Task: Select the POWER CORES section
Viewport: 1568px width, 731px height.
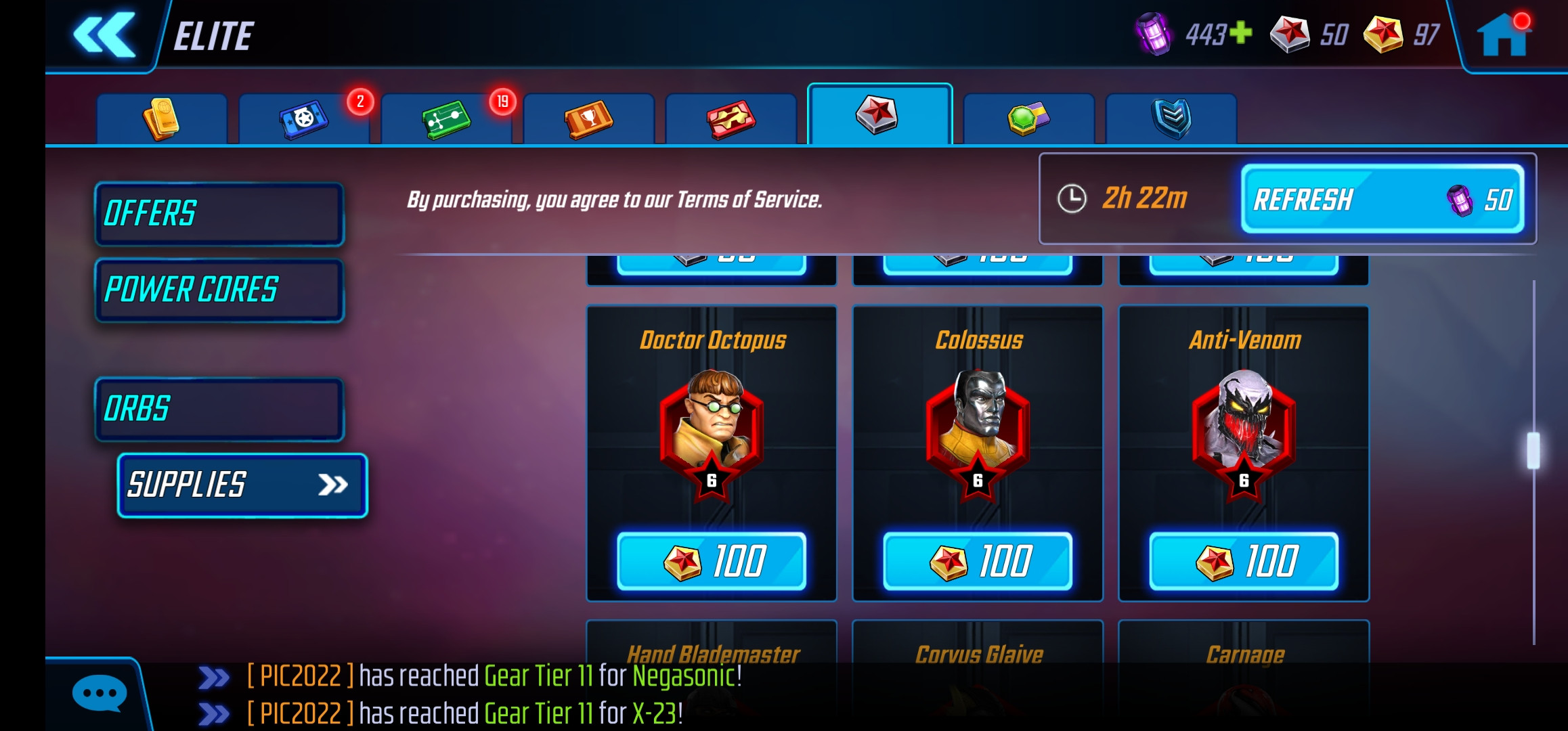Action: 219,290
